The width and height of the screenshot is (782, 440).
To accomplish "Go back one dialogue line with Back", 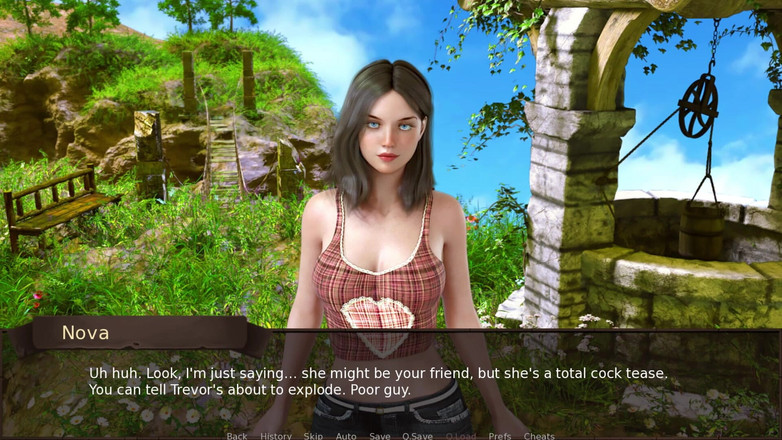I will pos(236,435).
